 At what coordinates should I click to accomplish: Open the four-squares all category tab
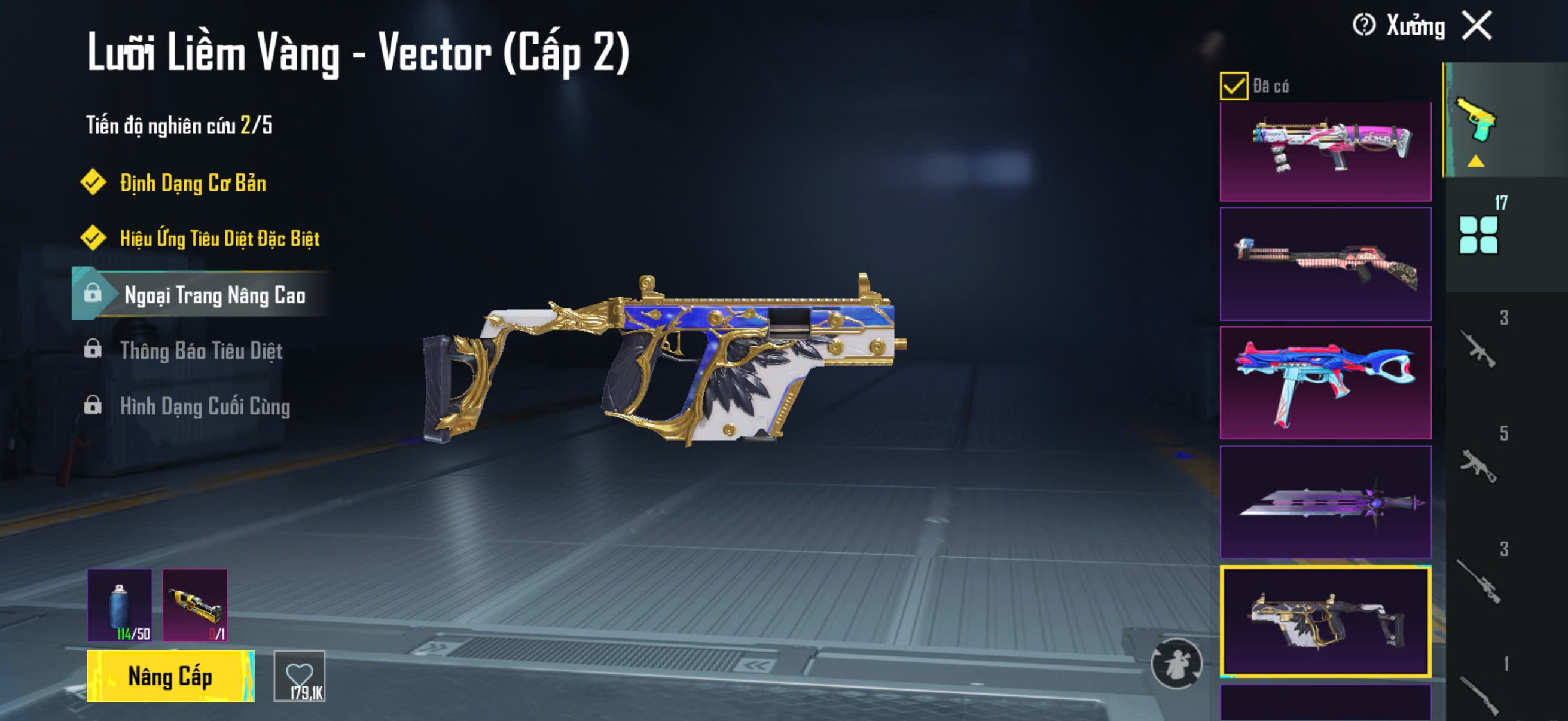click(1478, 234)
